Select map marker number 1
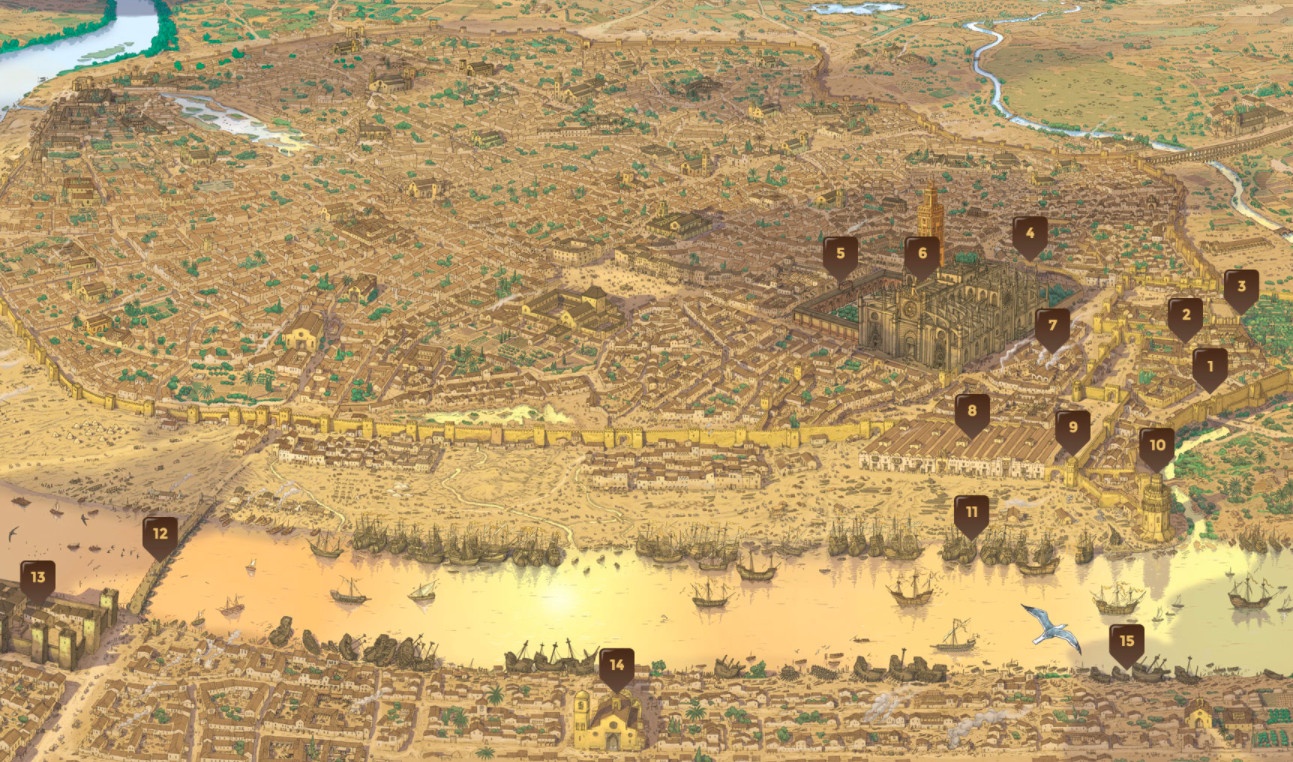Screen dimensions: 1293x762 (1210, 367)
